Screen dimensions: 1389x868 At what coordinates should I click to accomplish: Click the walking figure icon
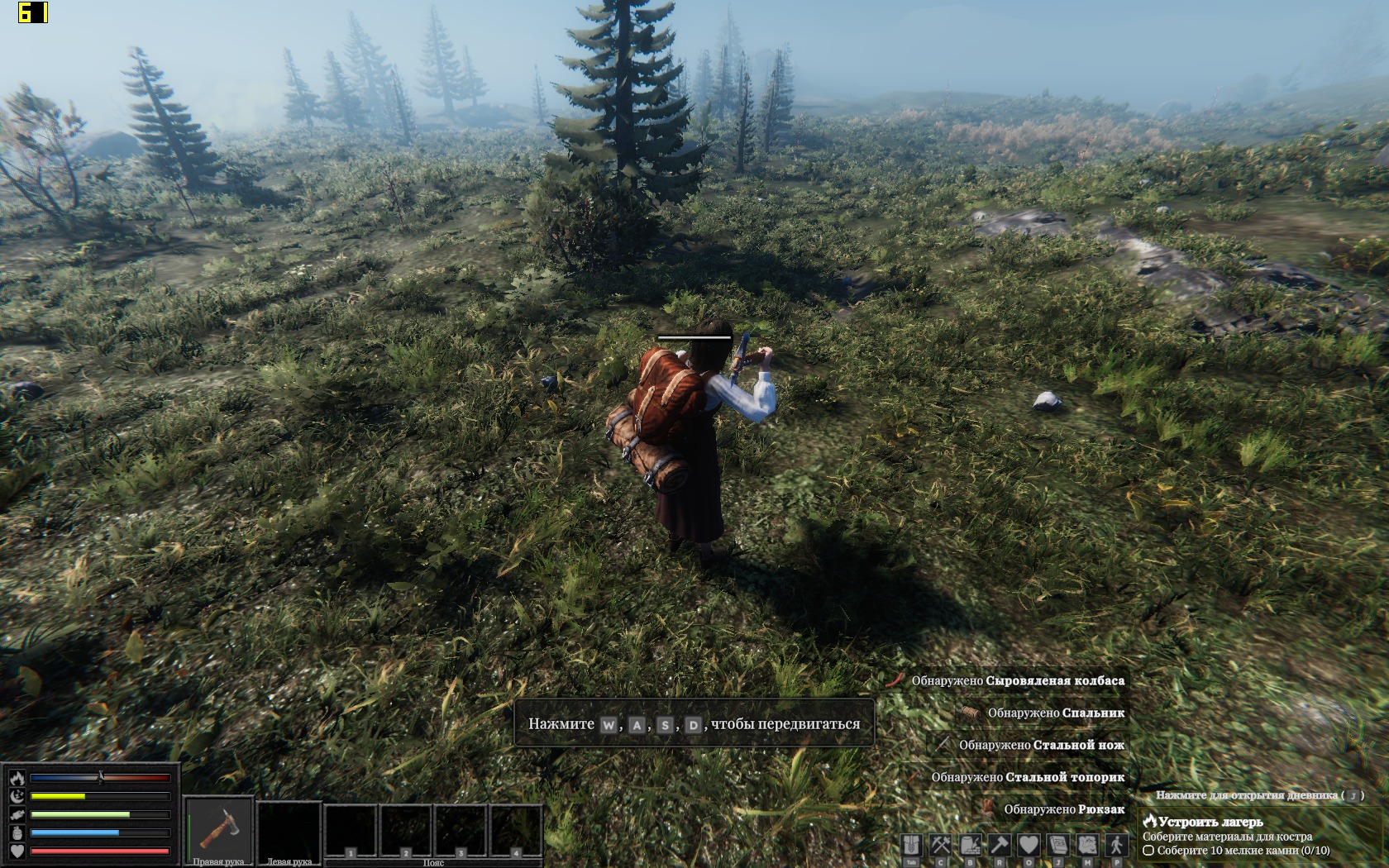click(x=1117, y=845)
